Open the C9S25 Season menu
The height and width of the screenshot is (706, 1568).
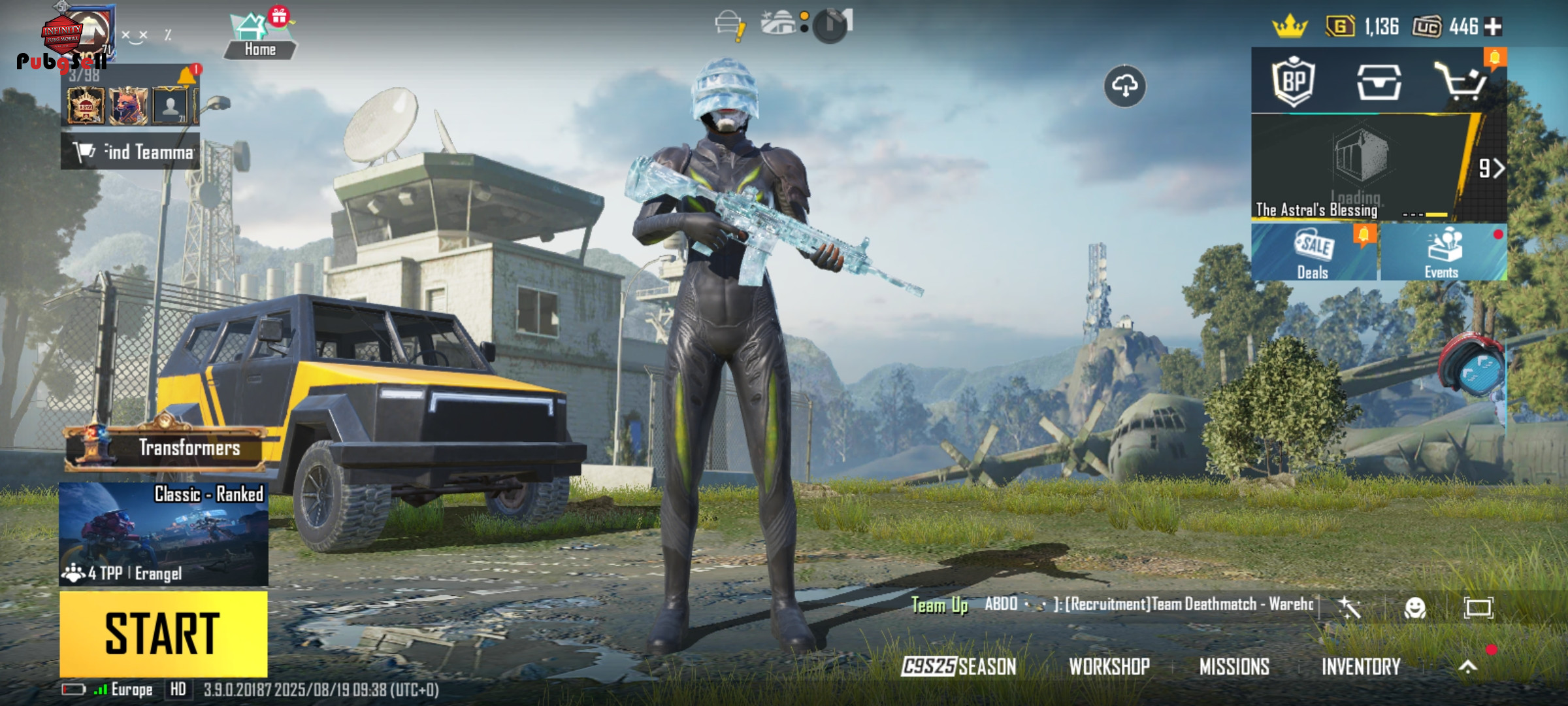pos(958,666)
